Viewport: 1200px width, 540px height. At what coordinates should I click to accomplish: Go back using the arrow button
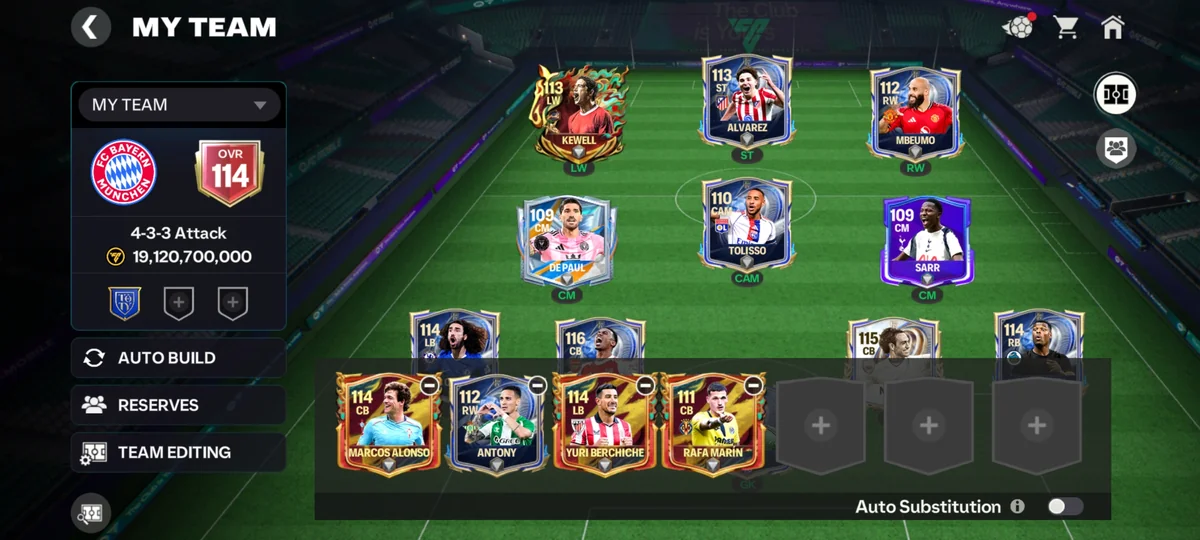tap(91, 27)
